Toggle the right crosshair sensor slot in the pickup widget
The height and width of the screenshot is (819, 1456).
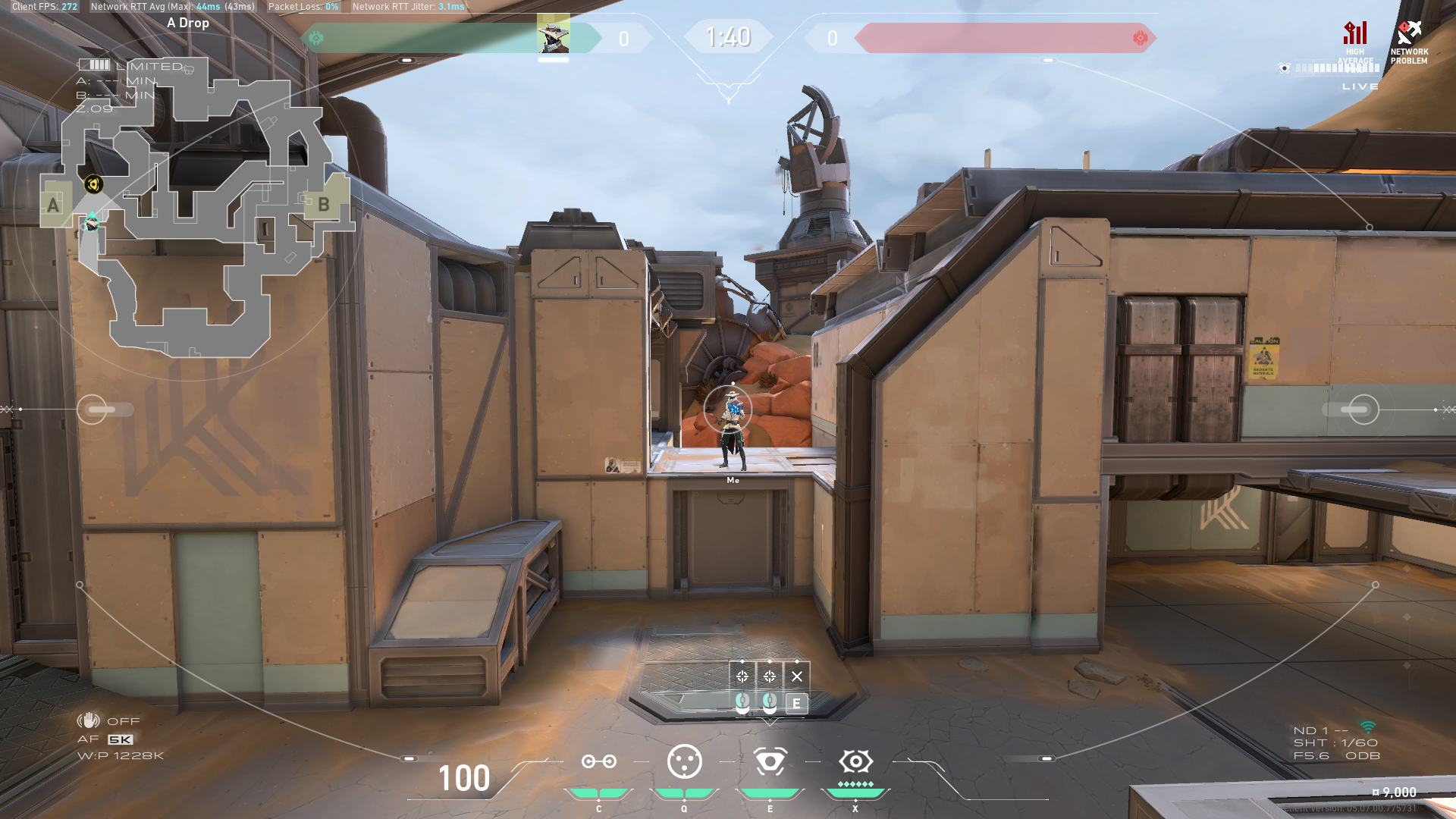pos(770,676)
